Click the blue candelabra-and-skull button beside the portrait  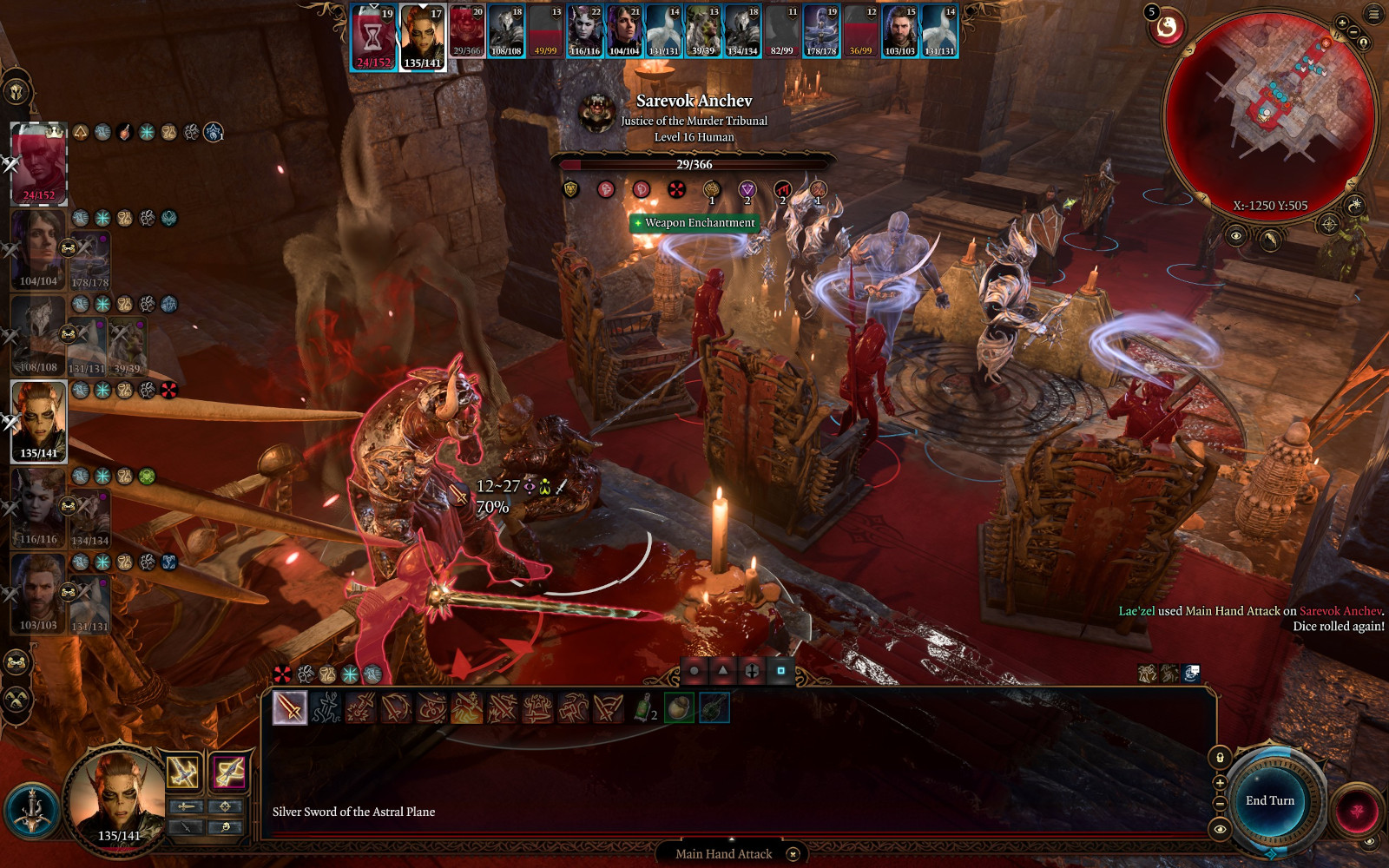32,812
